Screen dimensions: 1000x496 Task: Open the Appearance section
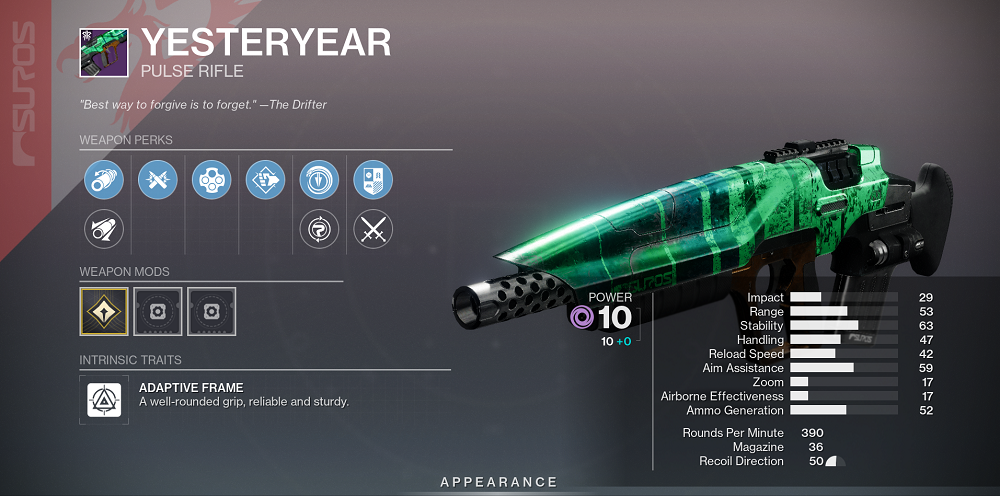point(499,482)
